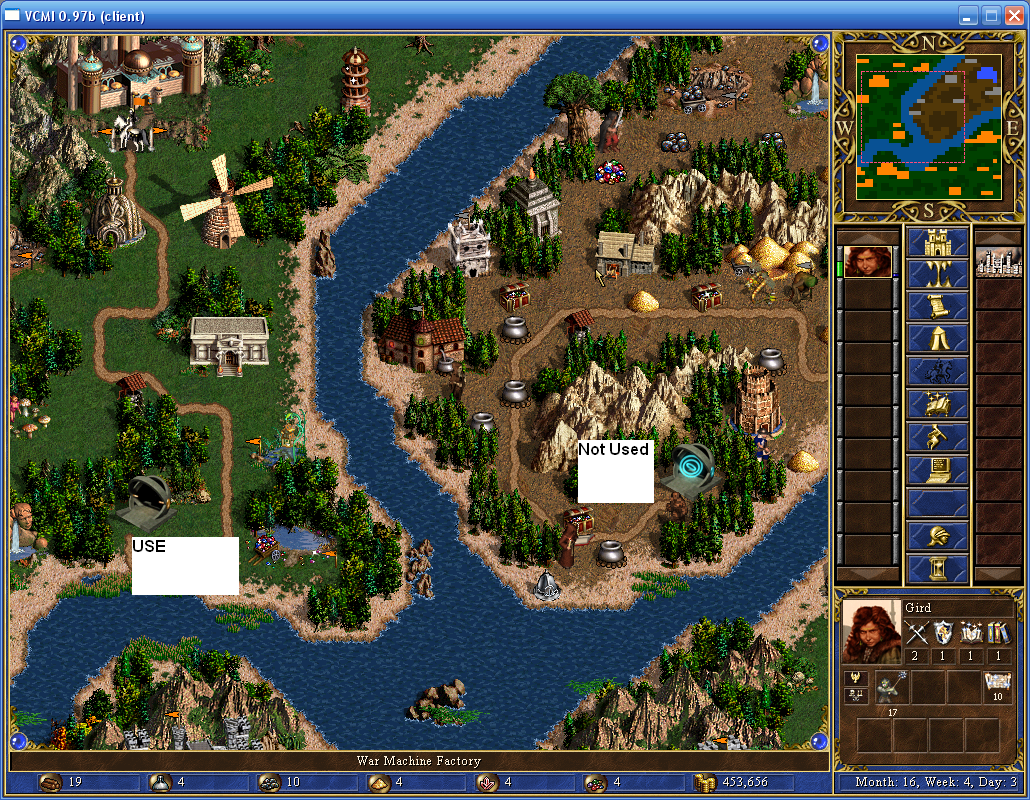1030x800 pixels.
Task: Select Next Hero with the helmet button
Action: 937,536
